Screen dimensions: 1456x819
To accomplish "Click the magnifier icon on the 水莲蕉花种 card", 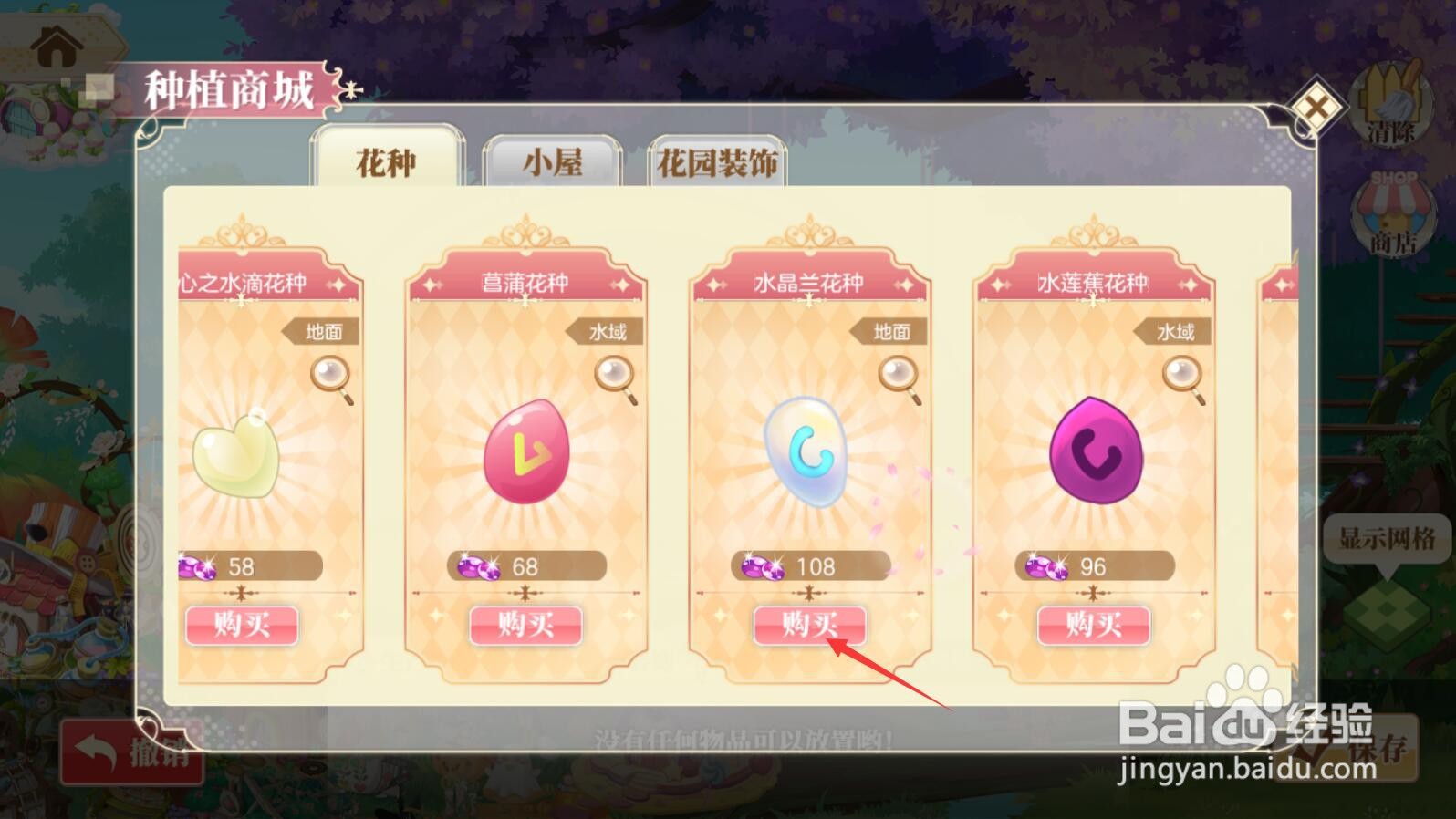I will coord(1180,374).
